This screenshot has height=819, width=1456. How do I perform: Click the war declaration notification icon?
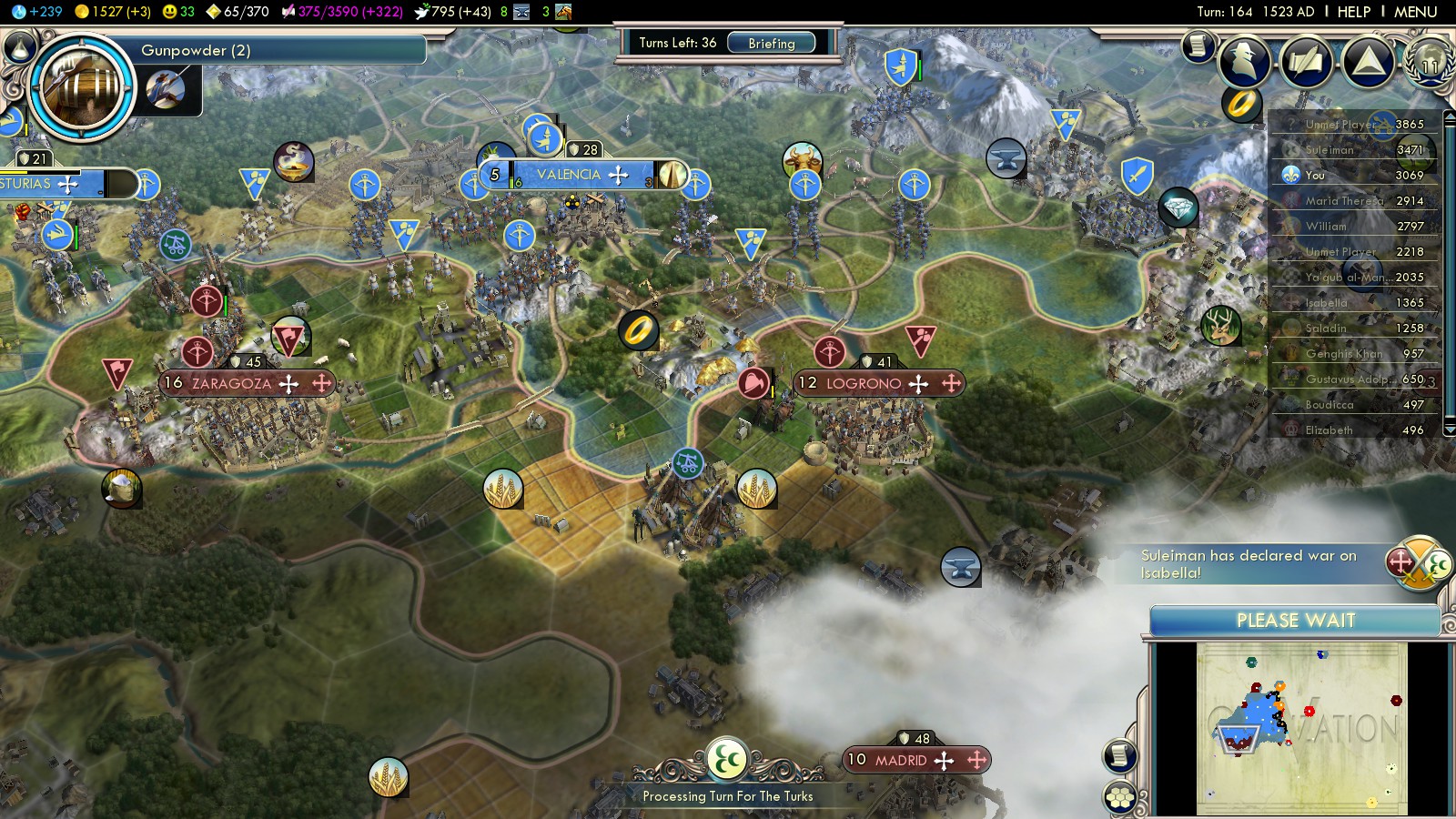click(1418, 564)
